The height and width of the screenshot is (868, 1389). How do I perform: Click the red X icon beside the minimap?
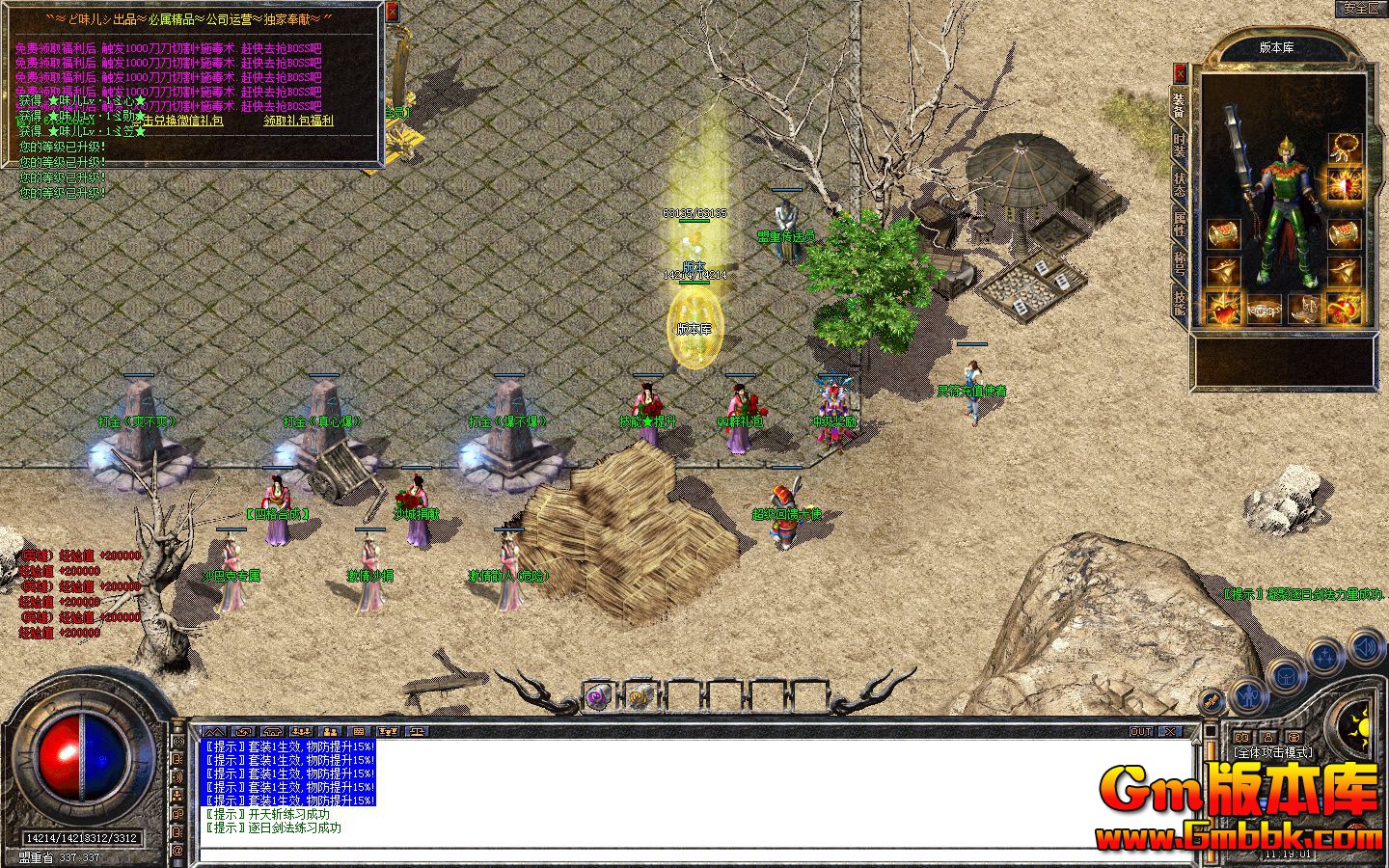coord(1180,73)
